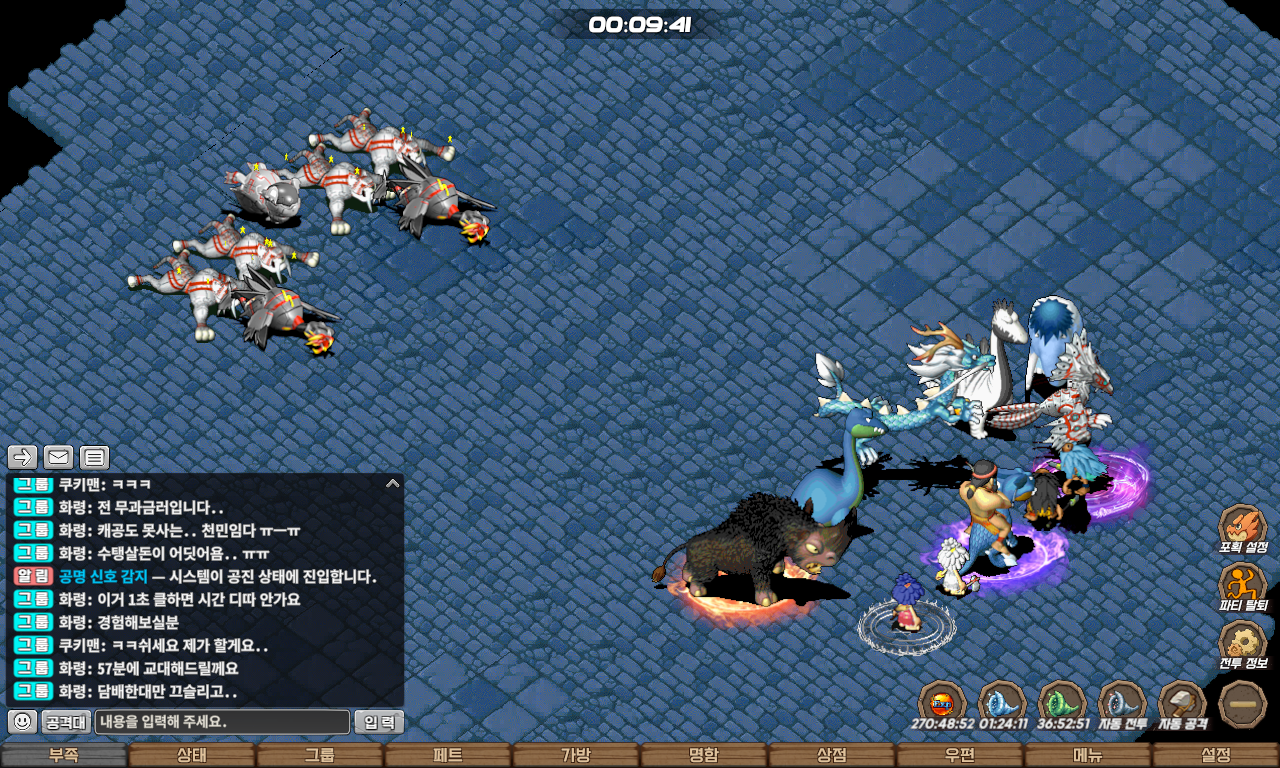
Task: Open the 우편 (Mail) menu
Action: tap(959, 755)
